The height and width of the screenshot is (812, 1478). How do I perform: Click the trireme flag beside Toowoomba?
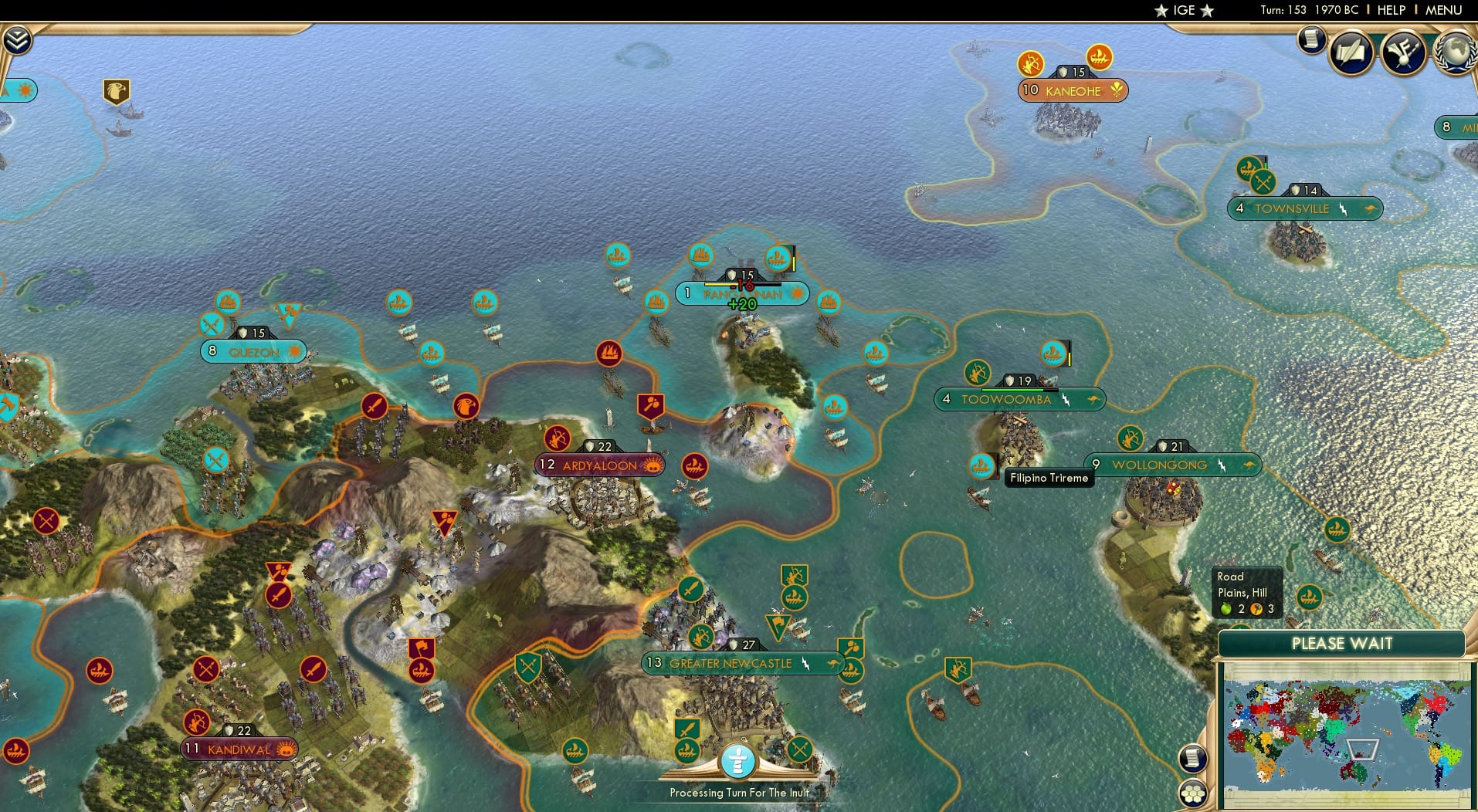click(1051, 354)
